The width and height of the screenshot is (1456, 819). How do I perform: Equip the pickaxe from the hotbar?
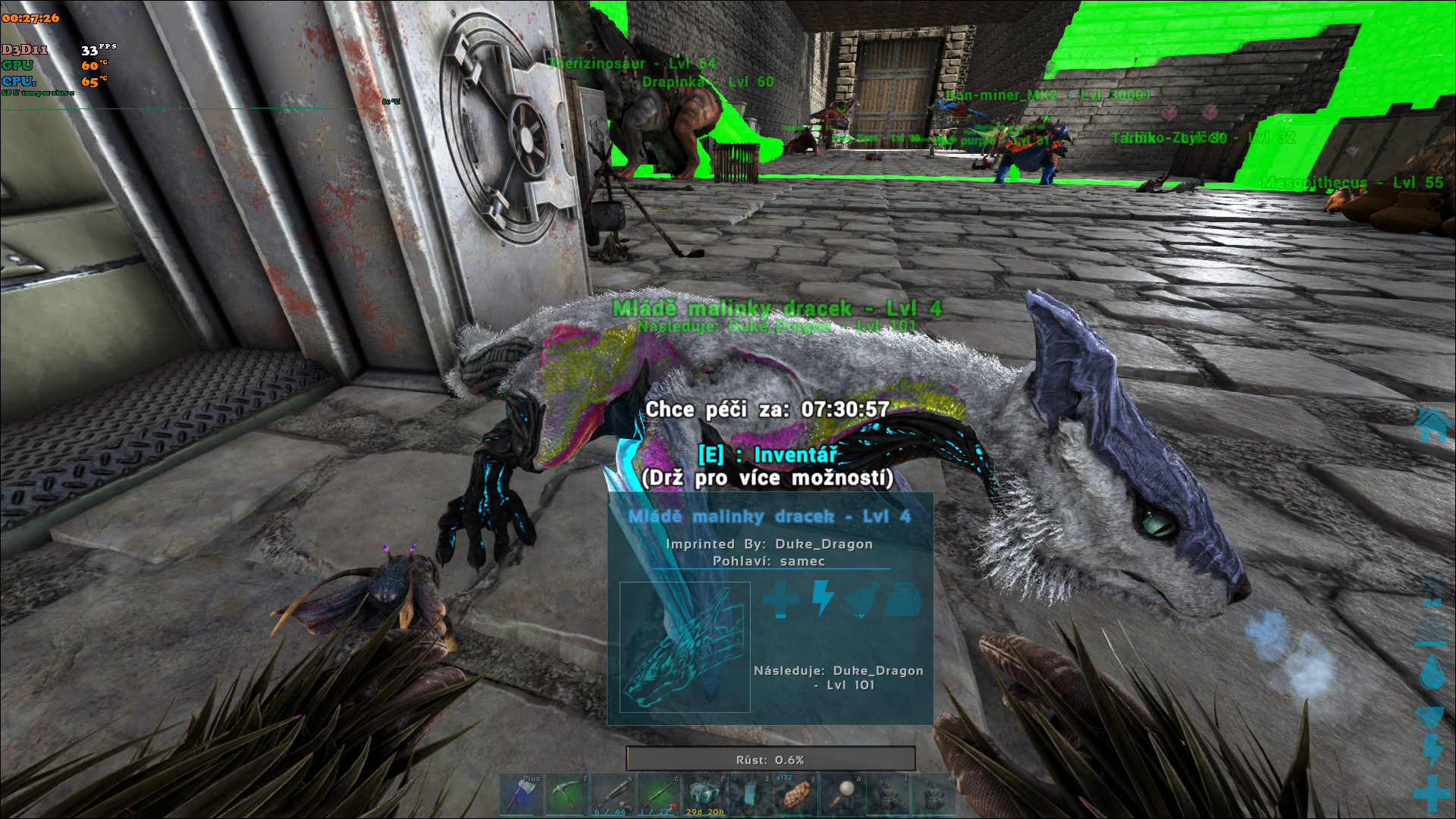click(x=566, y=795)
